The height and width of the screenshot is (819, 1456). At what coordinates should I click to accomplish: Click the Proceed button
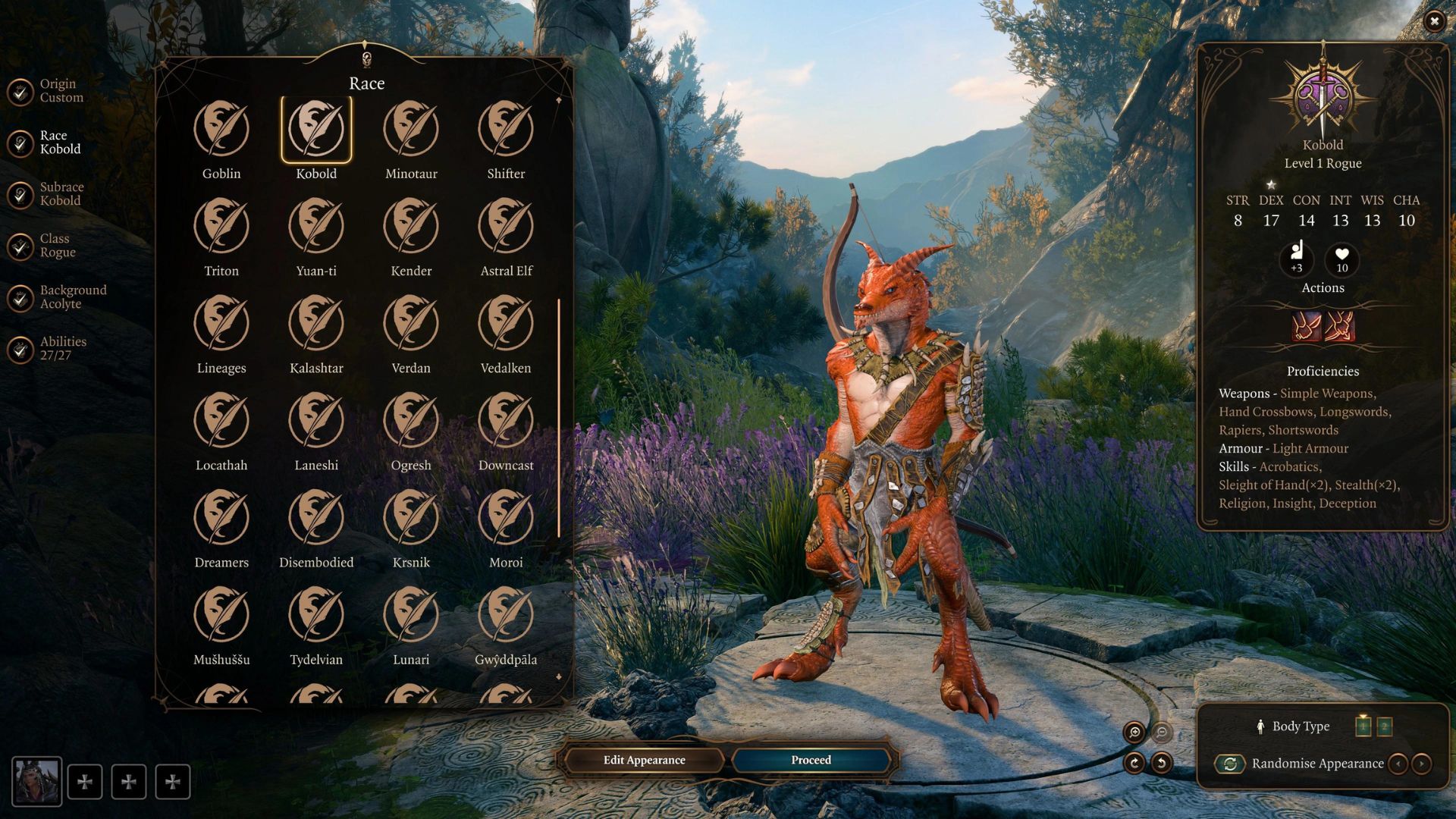(810, 760)
